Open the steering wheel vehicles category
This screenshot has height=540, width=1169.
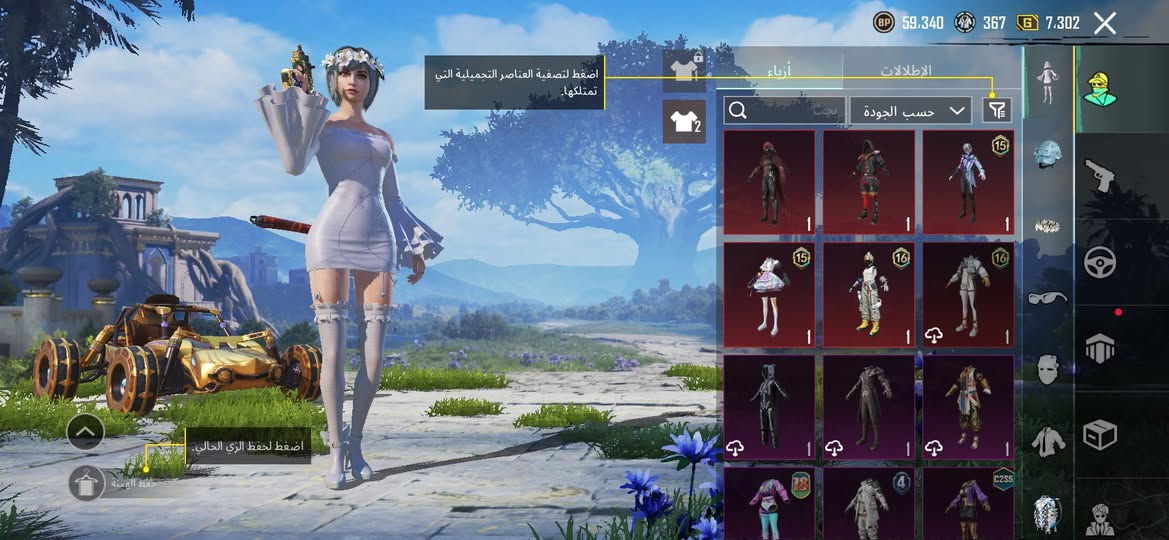pos(1100,262)
